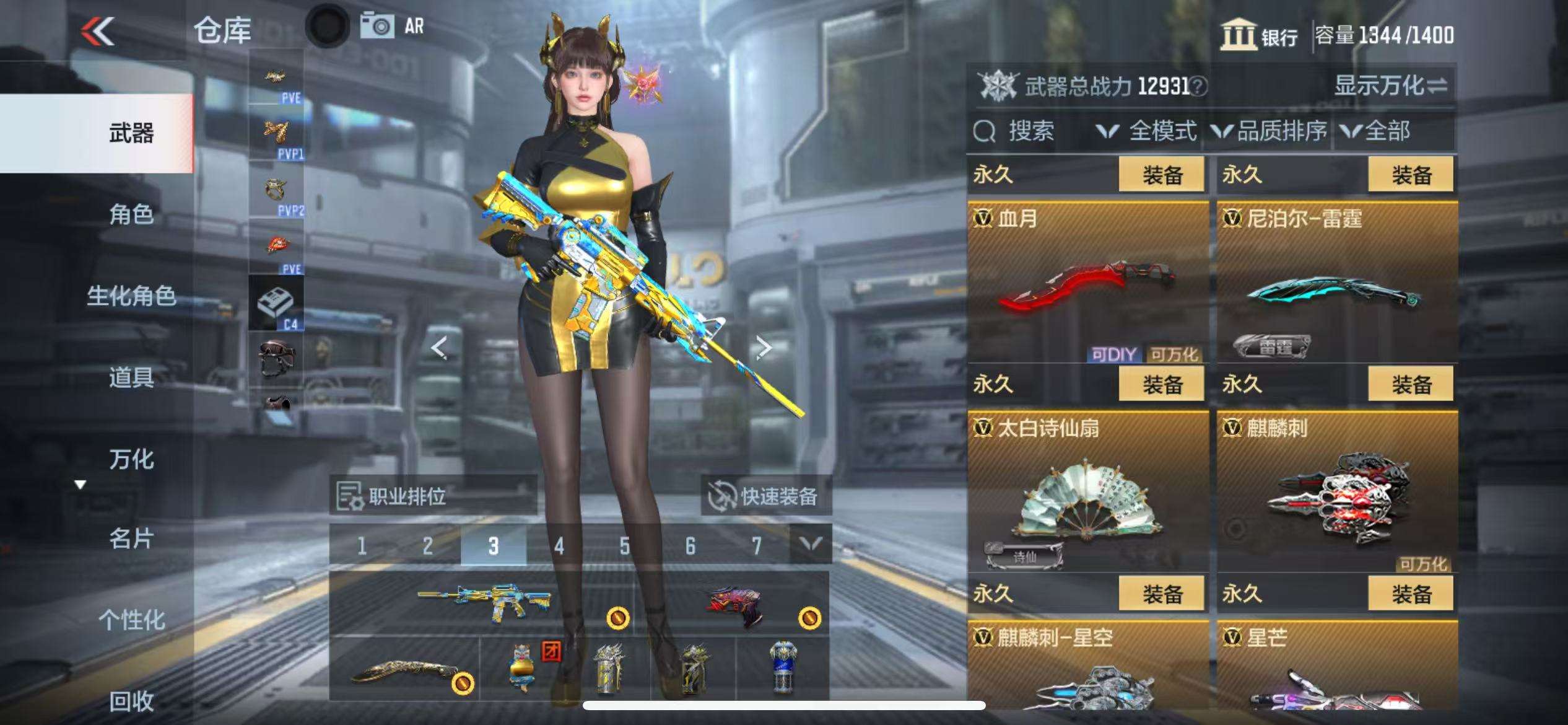
Task: Toggle the 显示万化 display switch
Action: (x=1390, y=86)
